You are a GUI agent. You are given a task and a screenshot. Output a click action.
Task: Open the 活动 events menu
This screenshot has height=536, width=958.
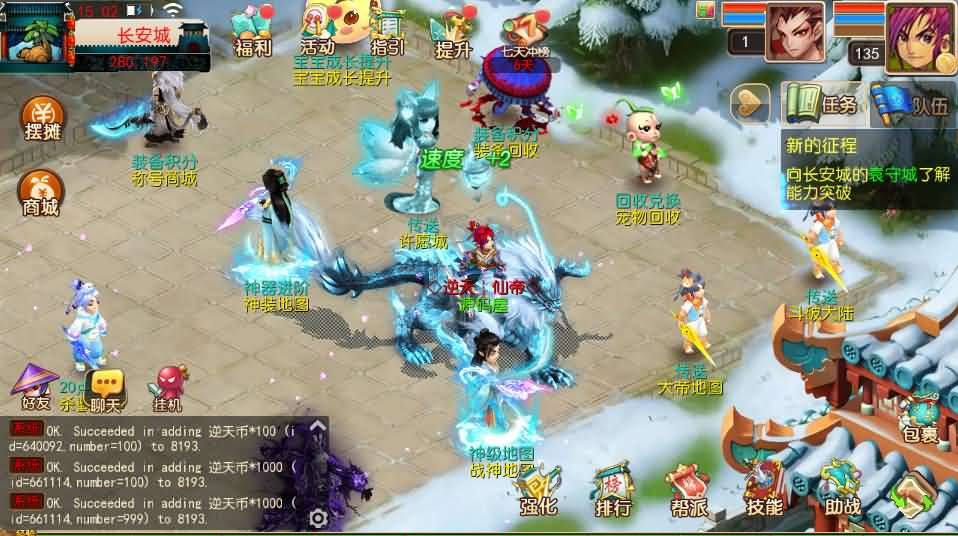(318, 30)
